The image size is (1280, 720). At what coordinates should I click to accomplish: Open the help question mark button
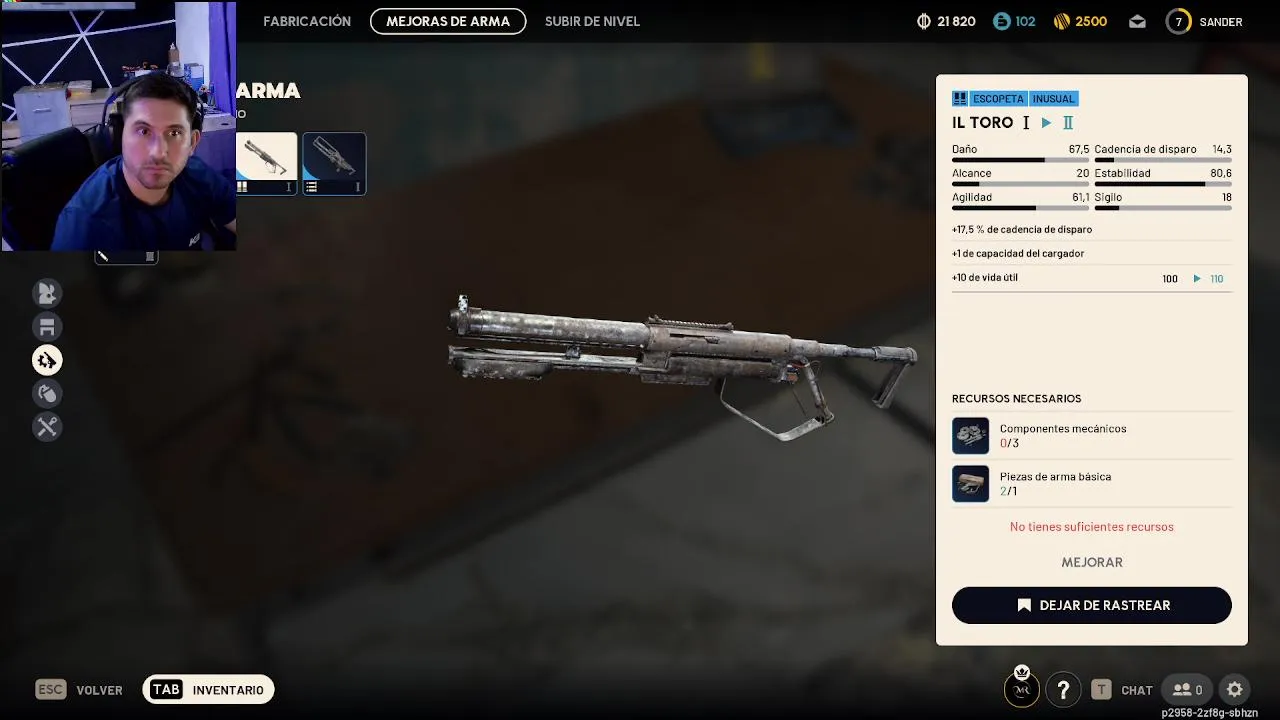(x=1063, y=689)
